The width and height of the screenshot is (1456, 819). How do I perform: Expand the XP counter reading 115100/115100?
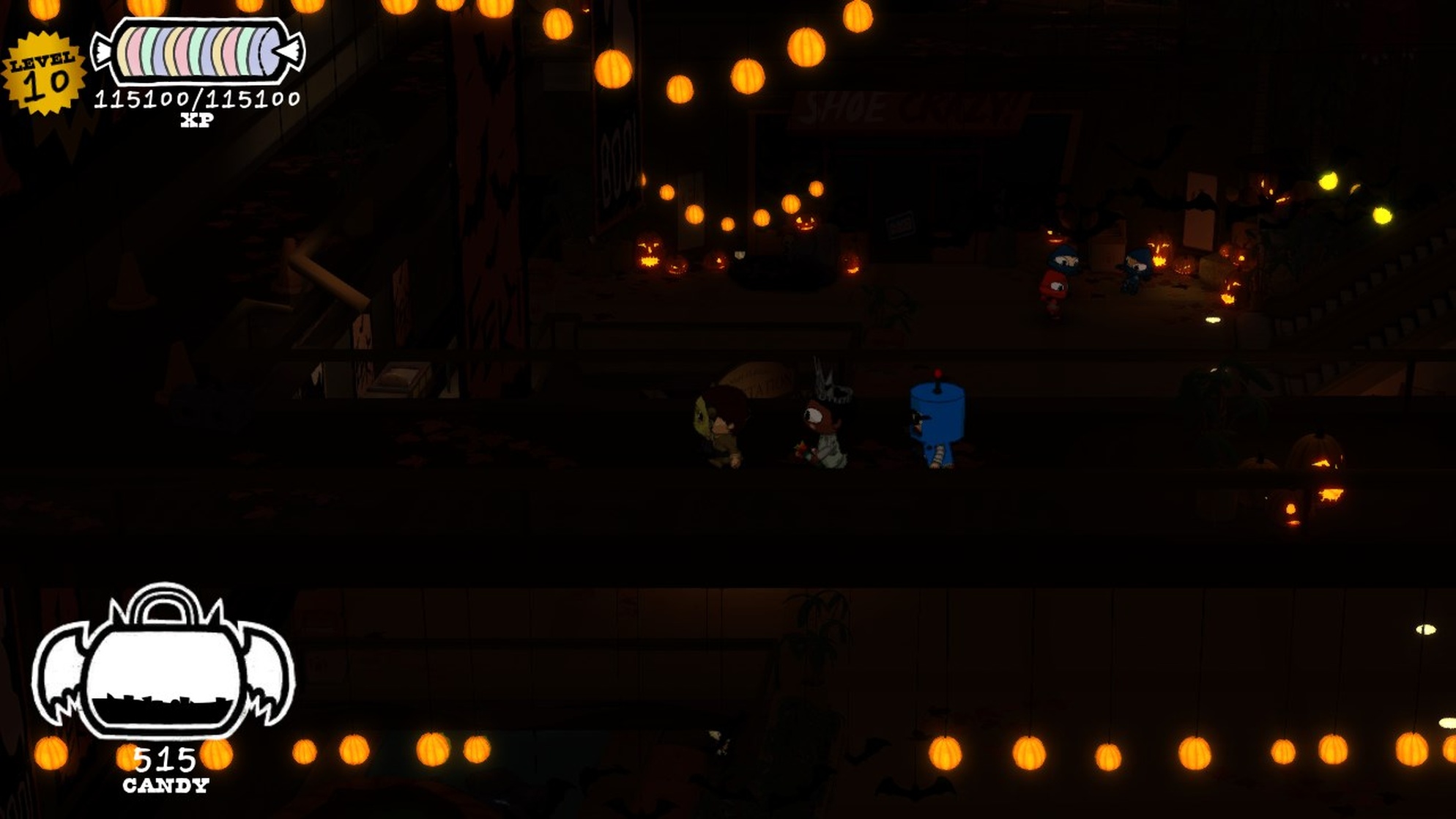pyautogui.click(x=196, y=97)
